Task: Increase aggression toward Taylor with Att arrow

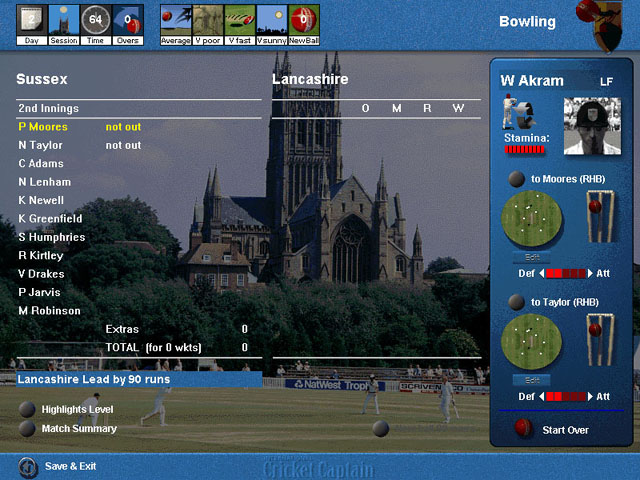Action: click(591, 397)
